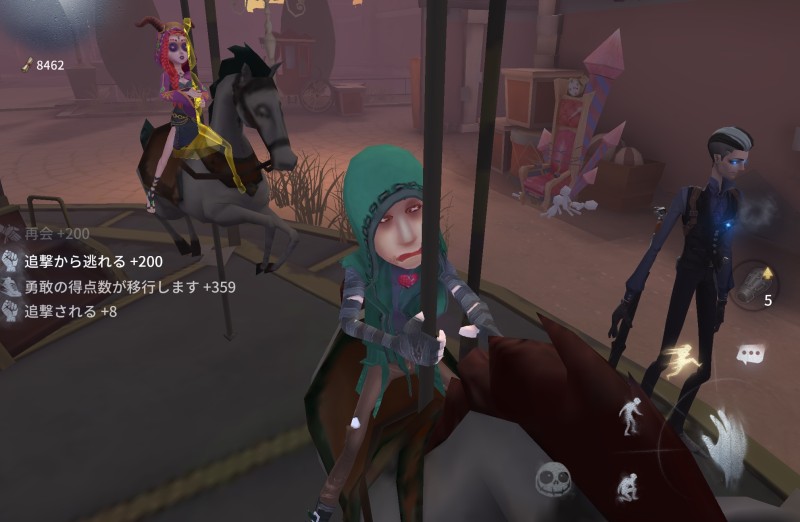Switch to the crouching stance icon

tap(630, 487)
